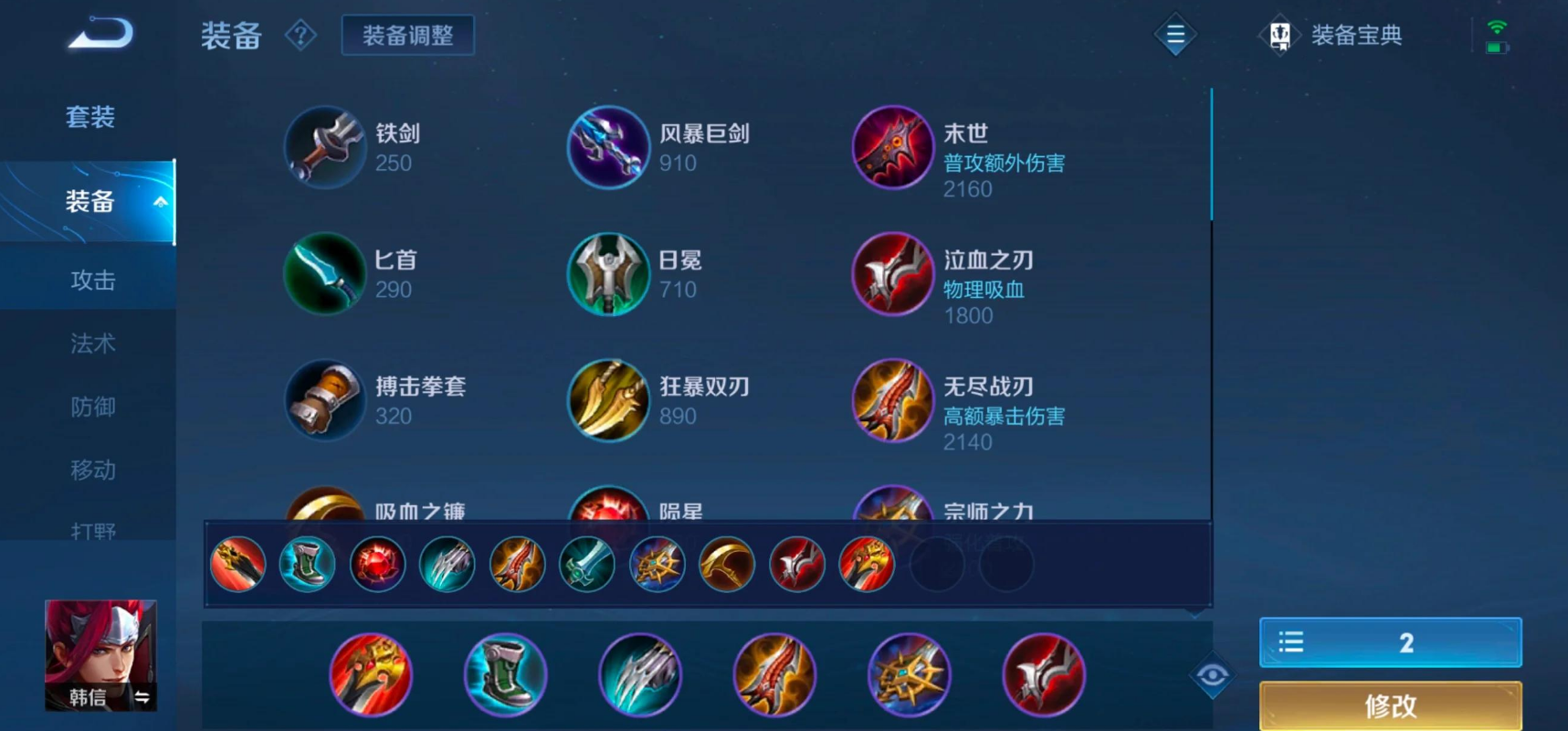
Task: Open the diamond hamburger menu at top
Action: point(1174,35)
